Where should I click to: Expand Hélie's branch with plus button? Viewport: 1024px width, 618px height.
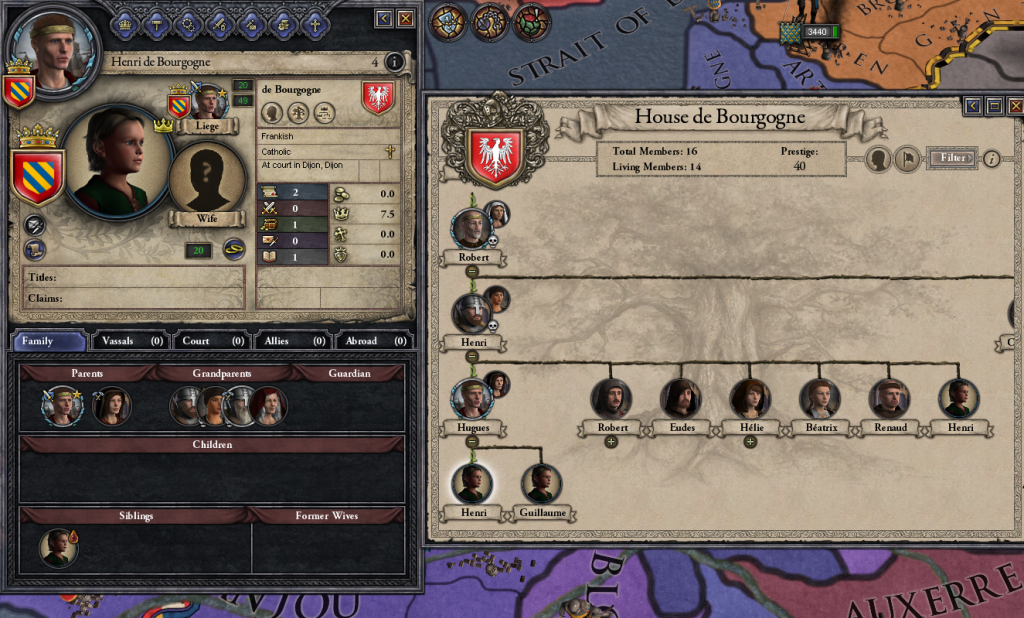750,442
